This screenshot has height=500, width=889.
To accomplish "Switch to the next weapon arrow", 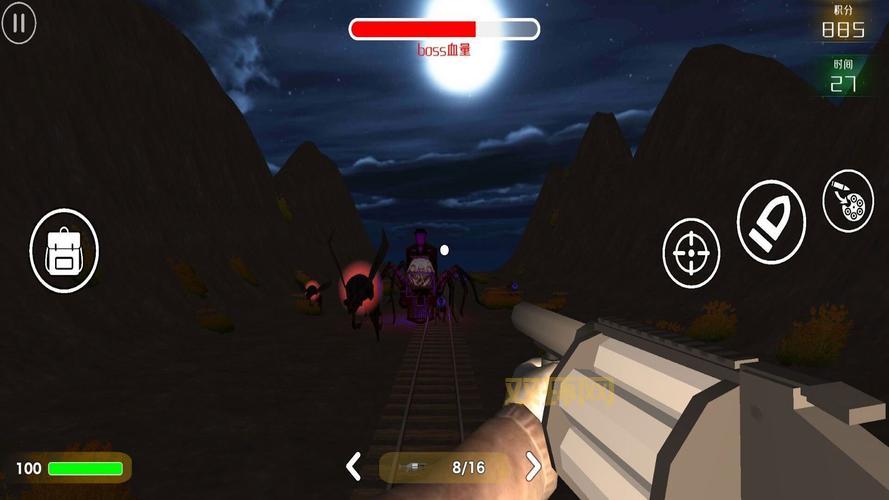I will (x=533, y=466).
